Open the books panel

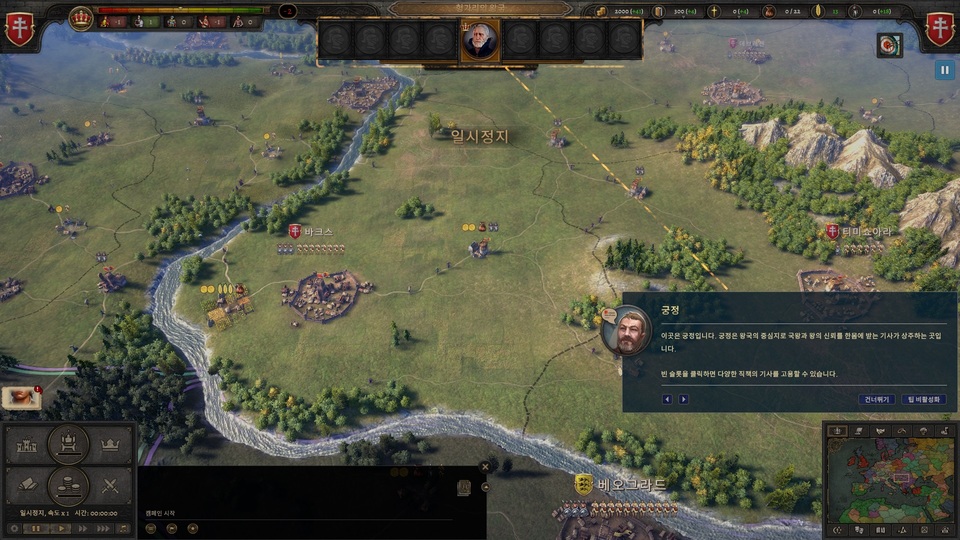coord(27,487)
